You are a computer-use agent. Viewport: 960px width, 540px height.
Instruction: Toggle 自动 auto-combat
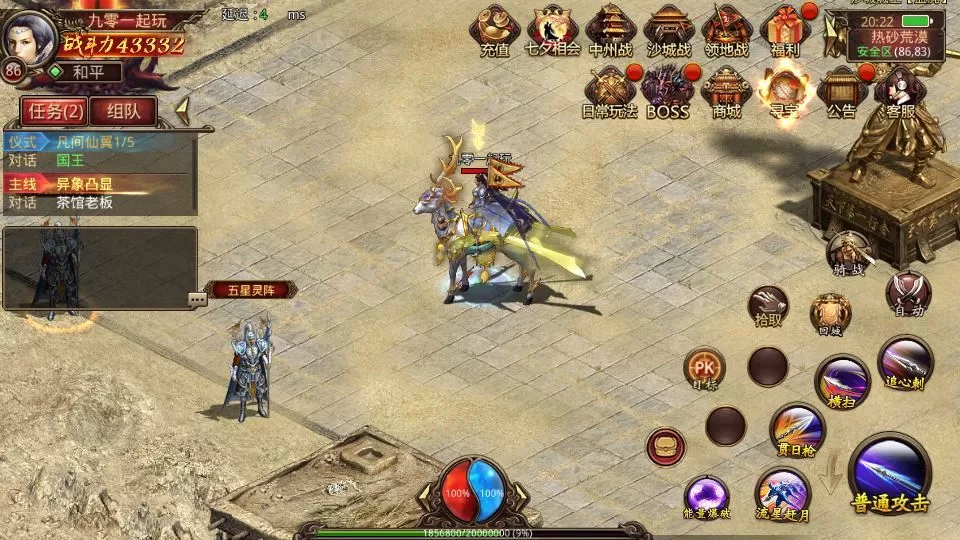(908, 293)
